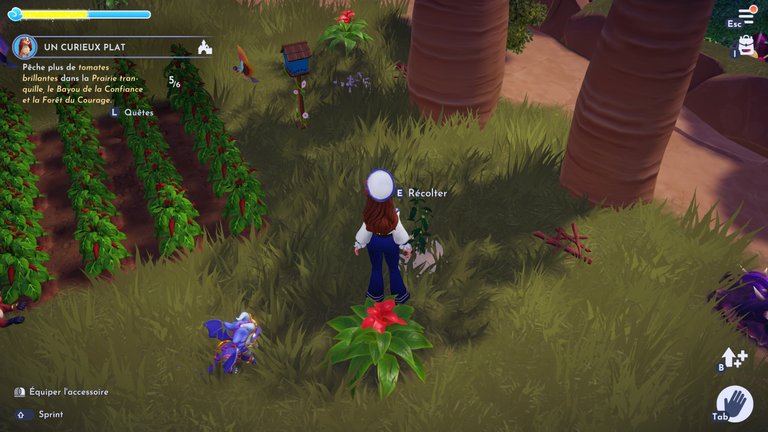
Task: Click the arrow-with-plus-signs boost icon
Action: point(733,358)
